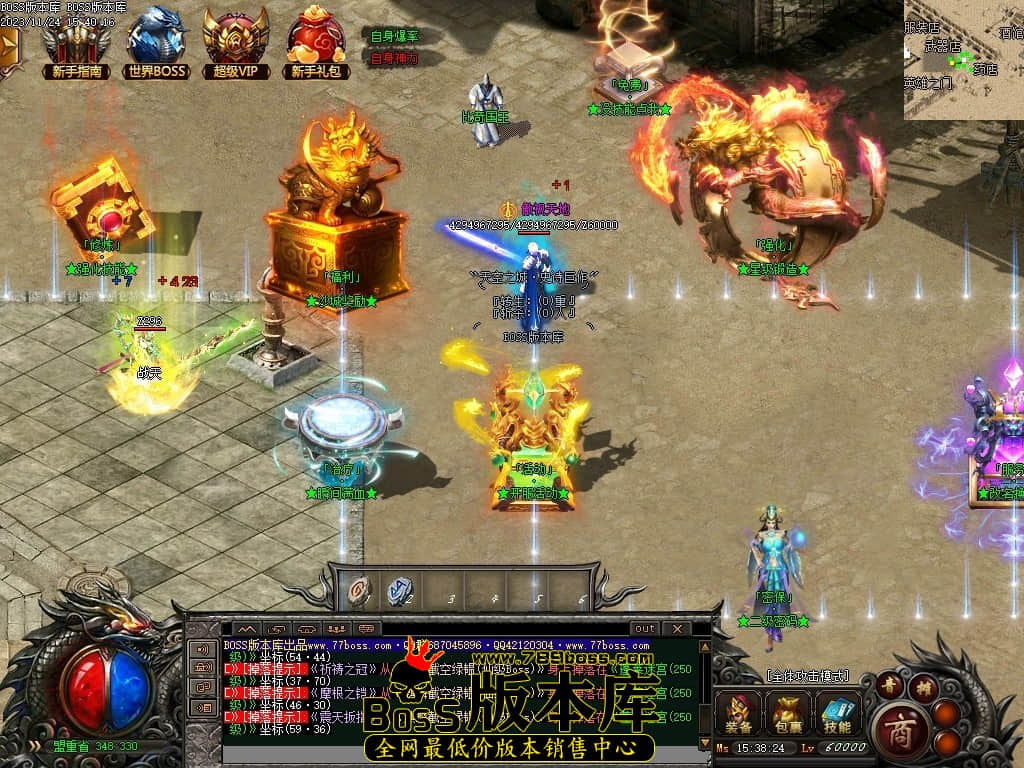Image resolution: width=1024 pixels, height=768 pixels.
Task: Toggle the speaker sound button beside chat
Action: [x=203, y=649]
